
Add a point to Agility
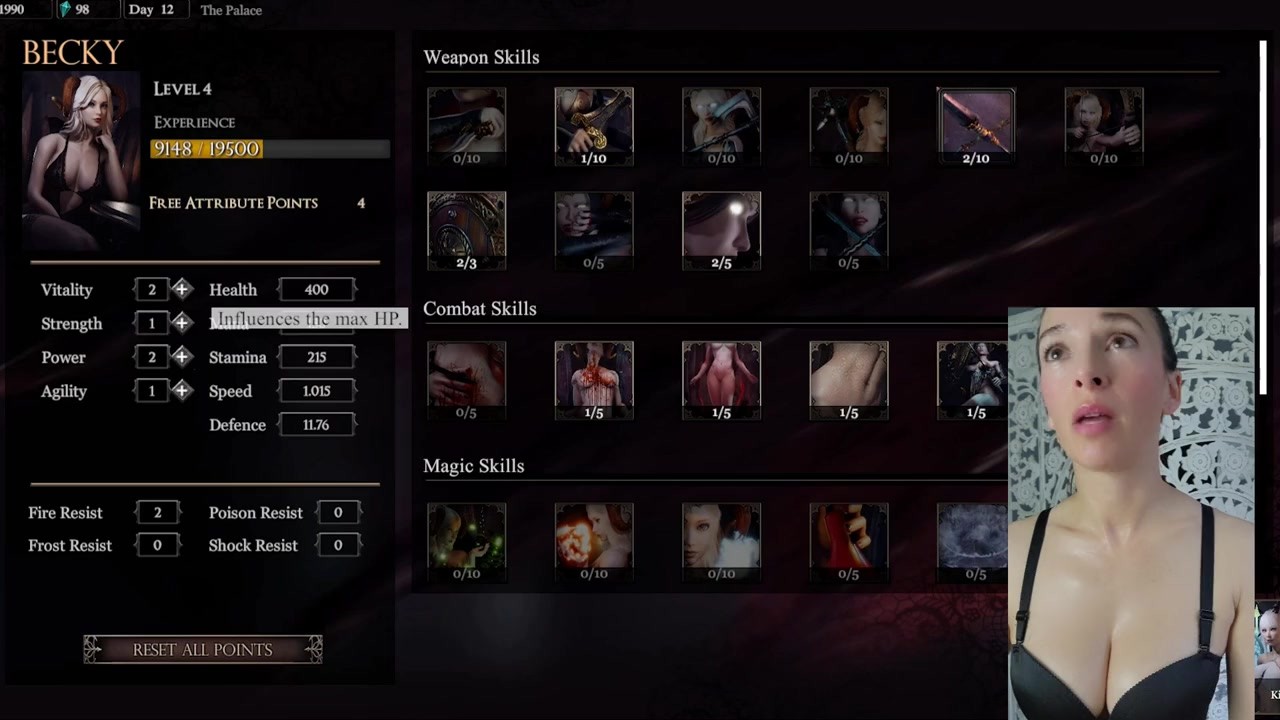[182, 391]
